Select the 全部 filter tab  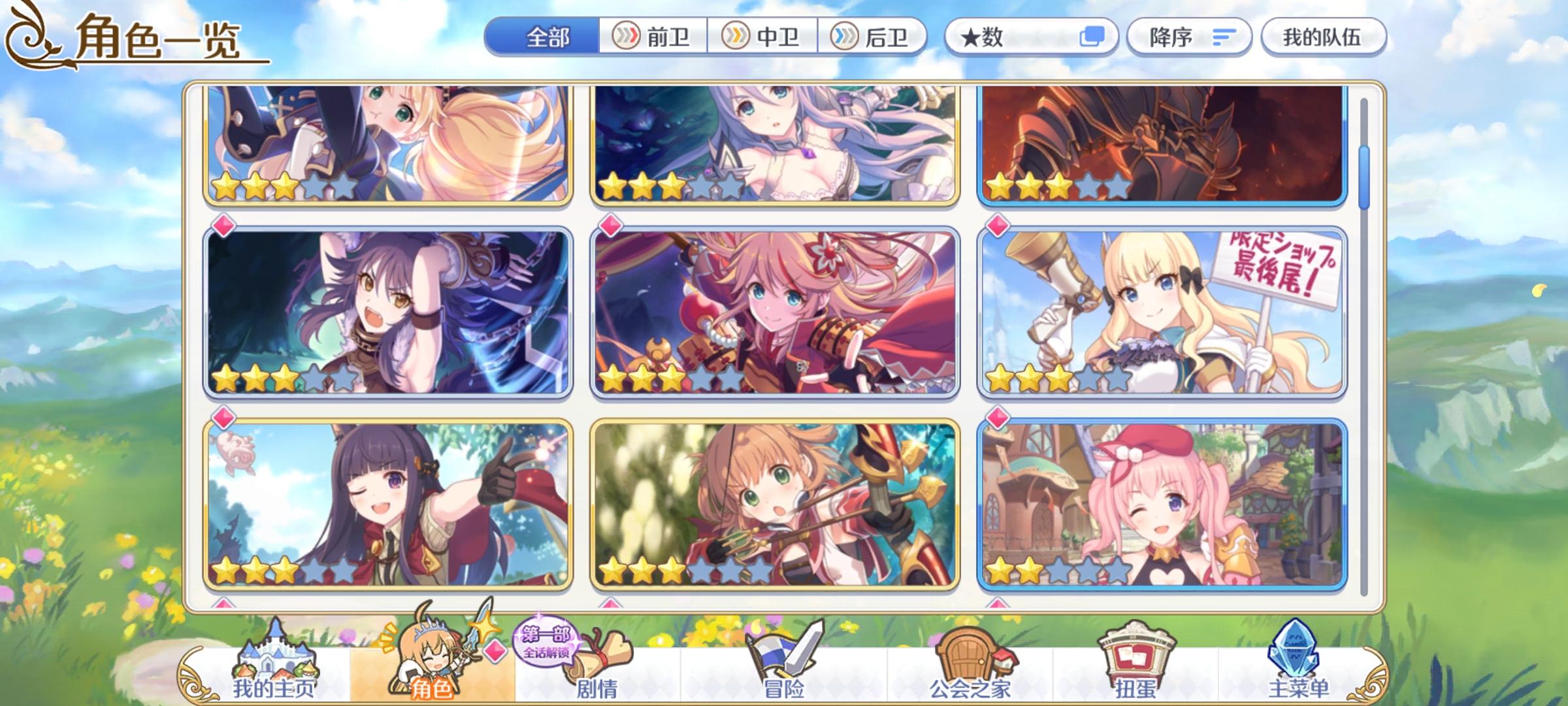pyautogui.click(x=547, y=37)
